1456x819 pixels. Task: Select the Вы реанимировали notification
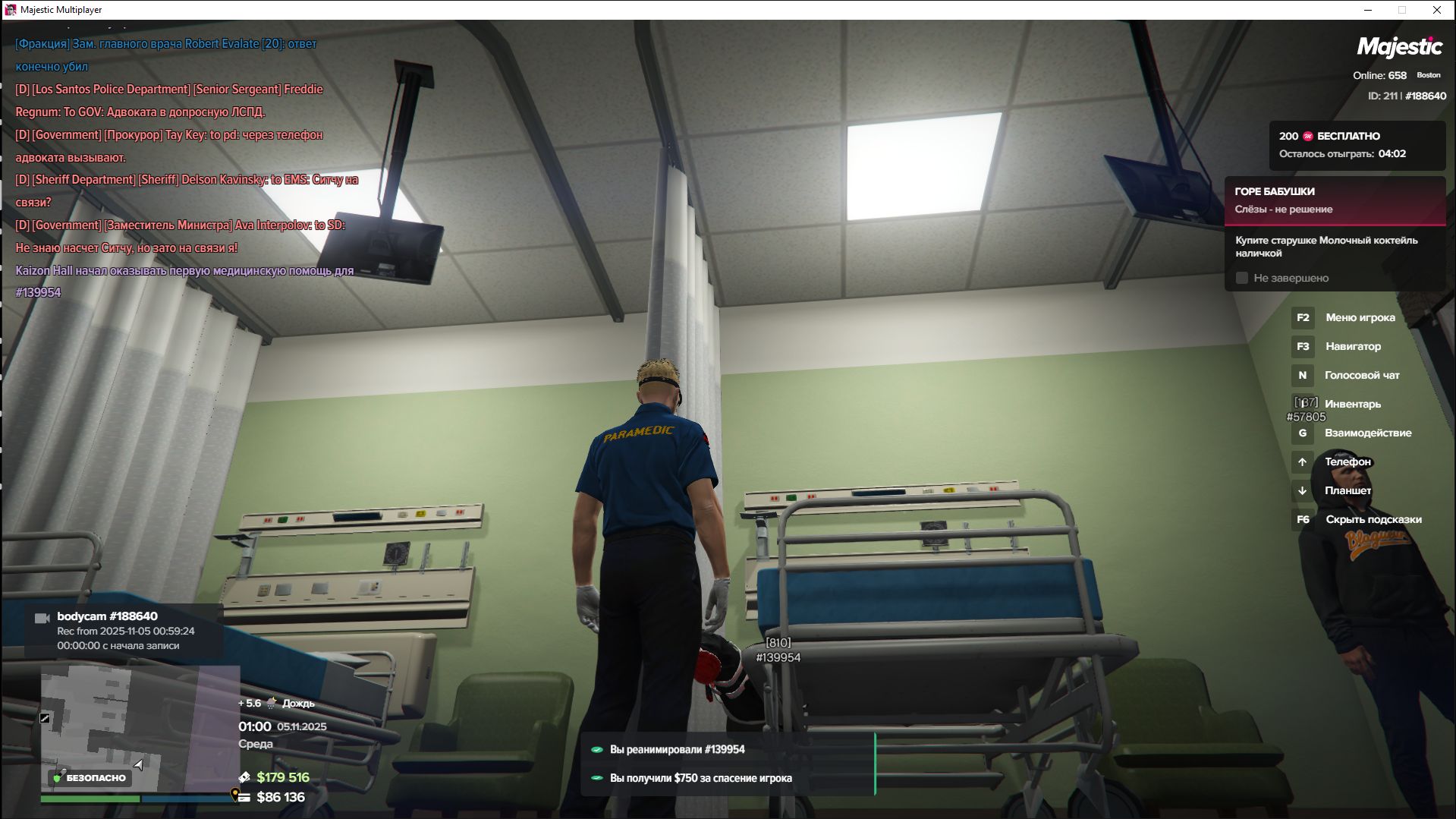point(677,750)
